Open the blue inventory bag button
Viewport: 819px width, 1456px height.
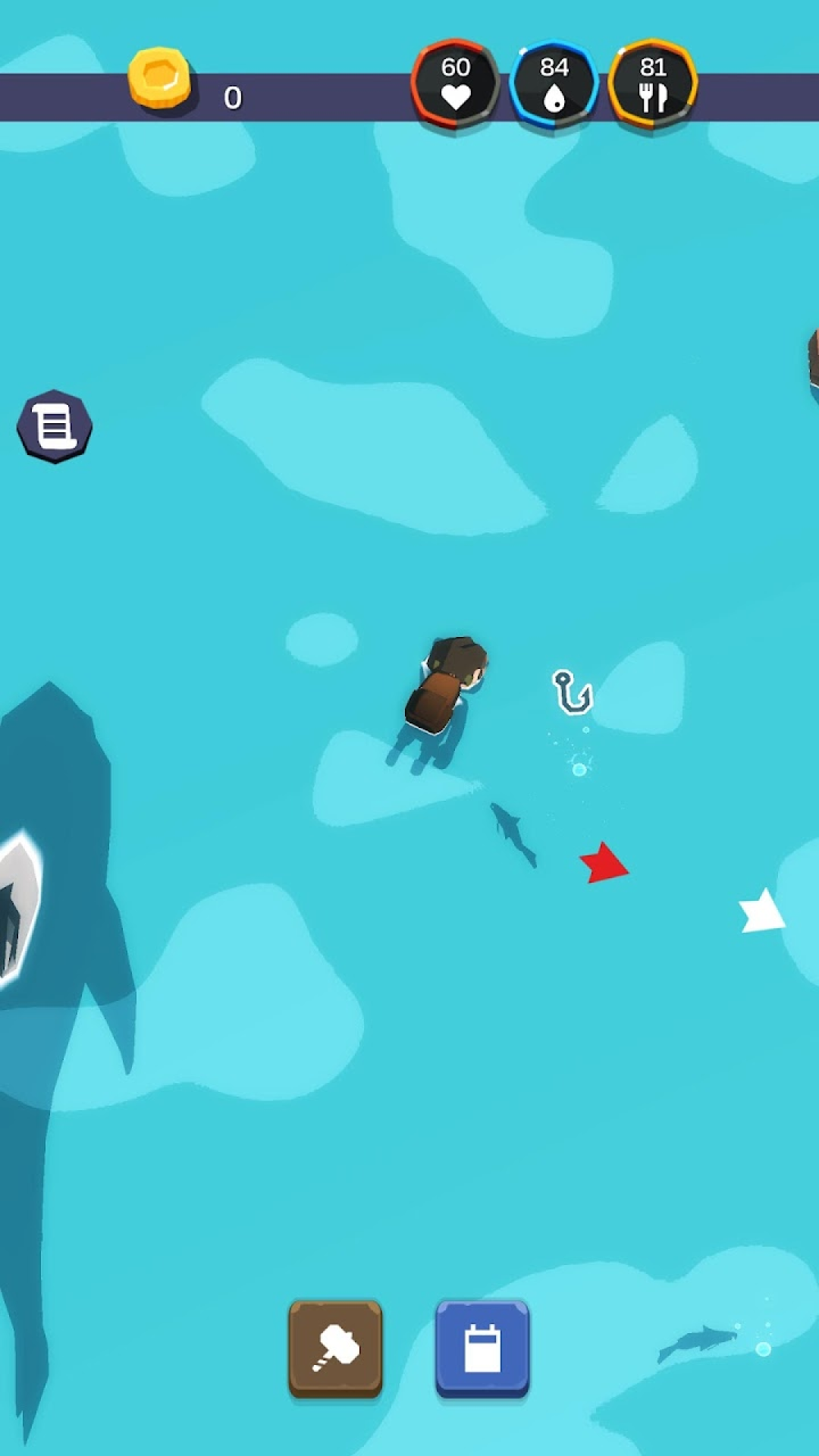coord(482,1348)
